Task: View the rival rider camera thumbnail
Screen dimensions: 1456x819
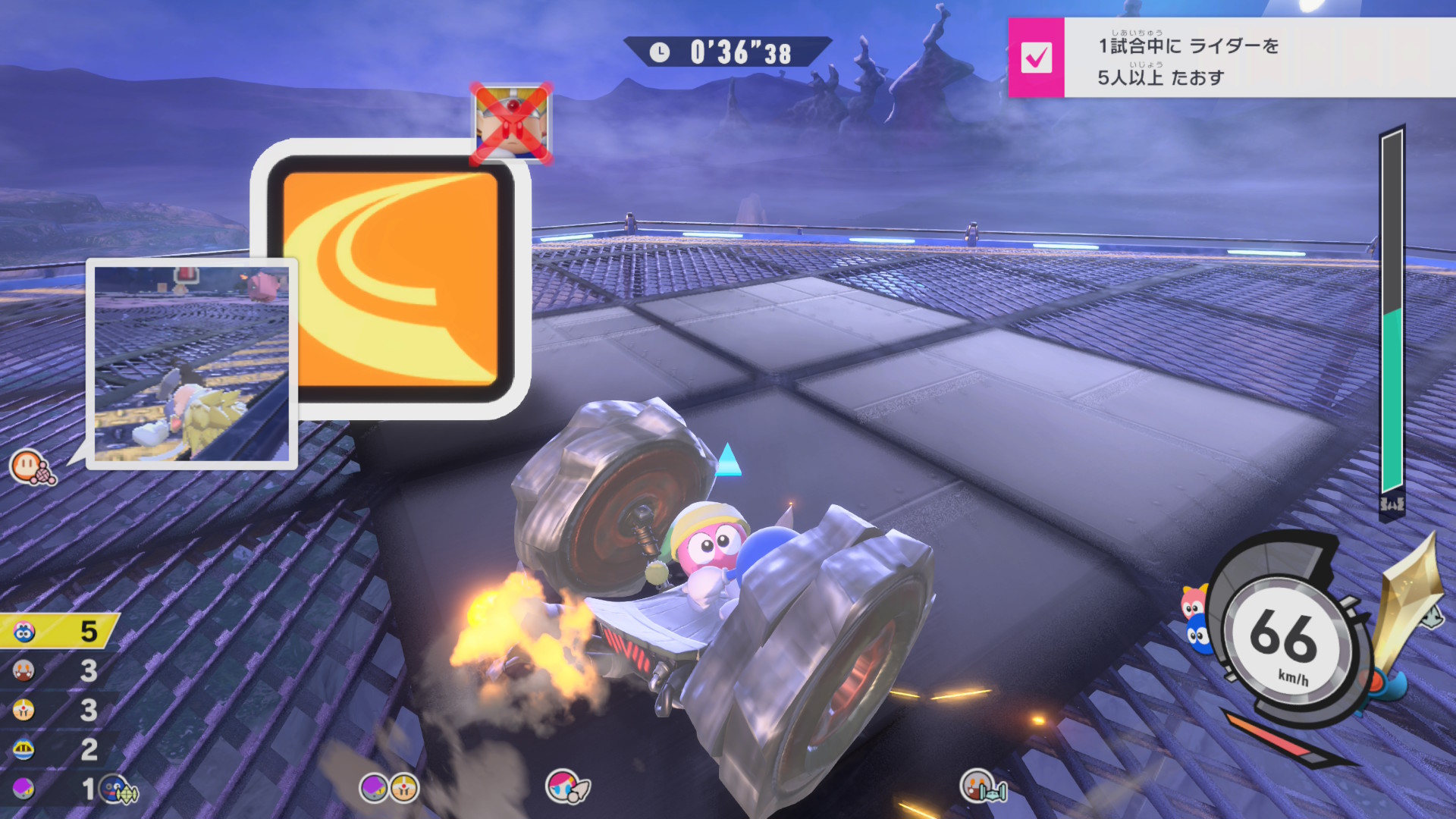Action: pos(192,363)
